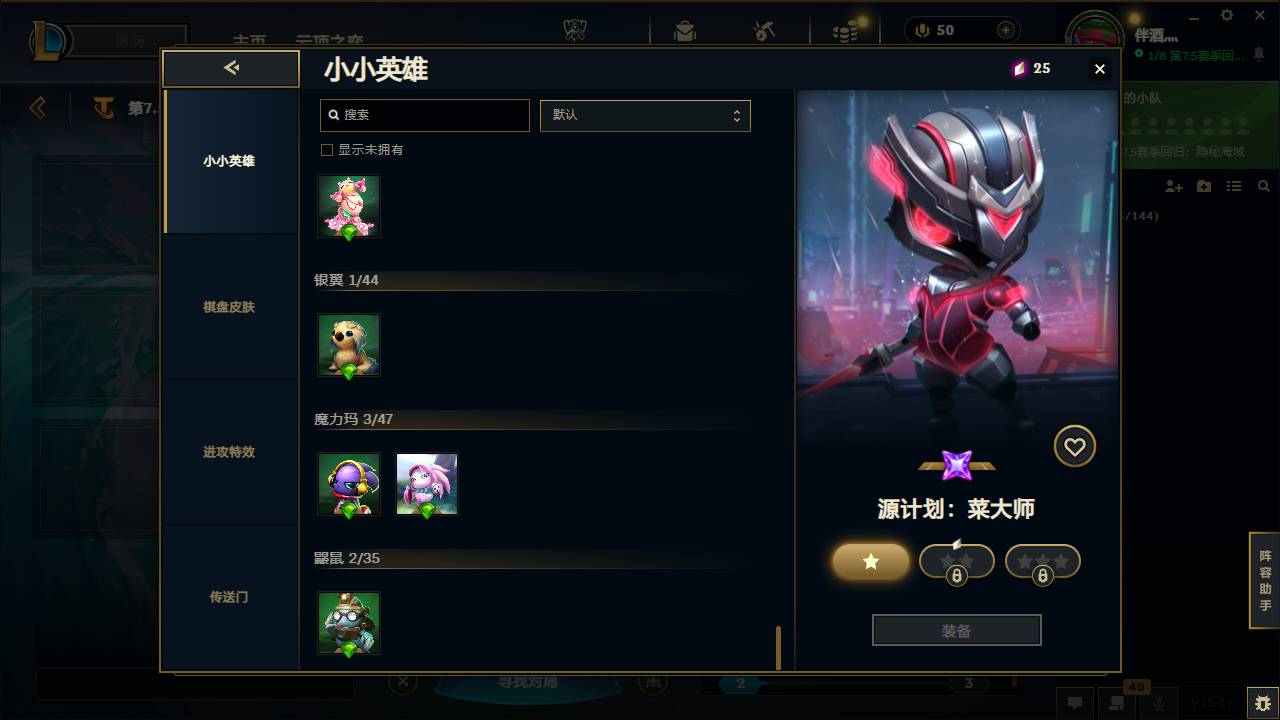Click the 装备 equip button

point(956,629)
